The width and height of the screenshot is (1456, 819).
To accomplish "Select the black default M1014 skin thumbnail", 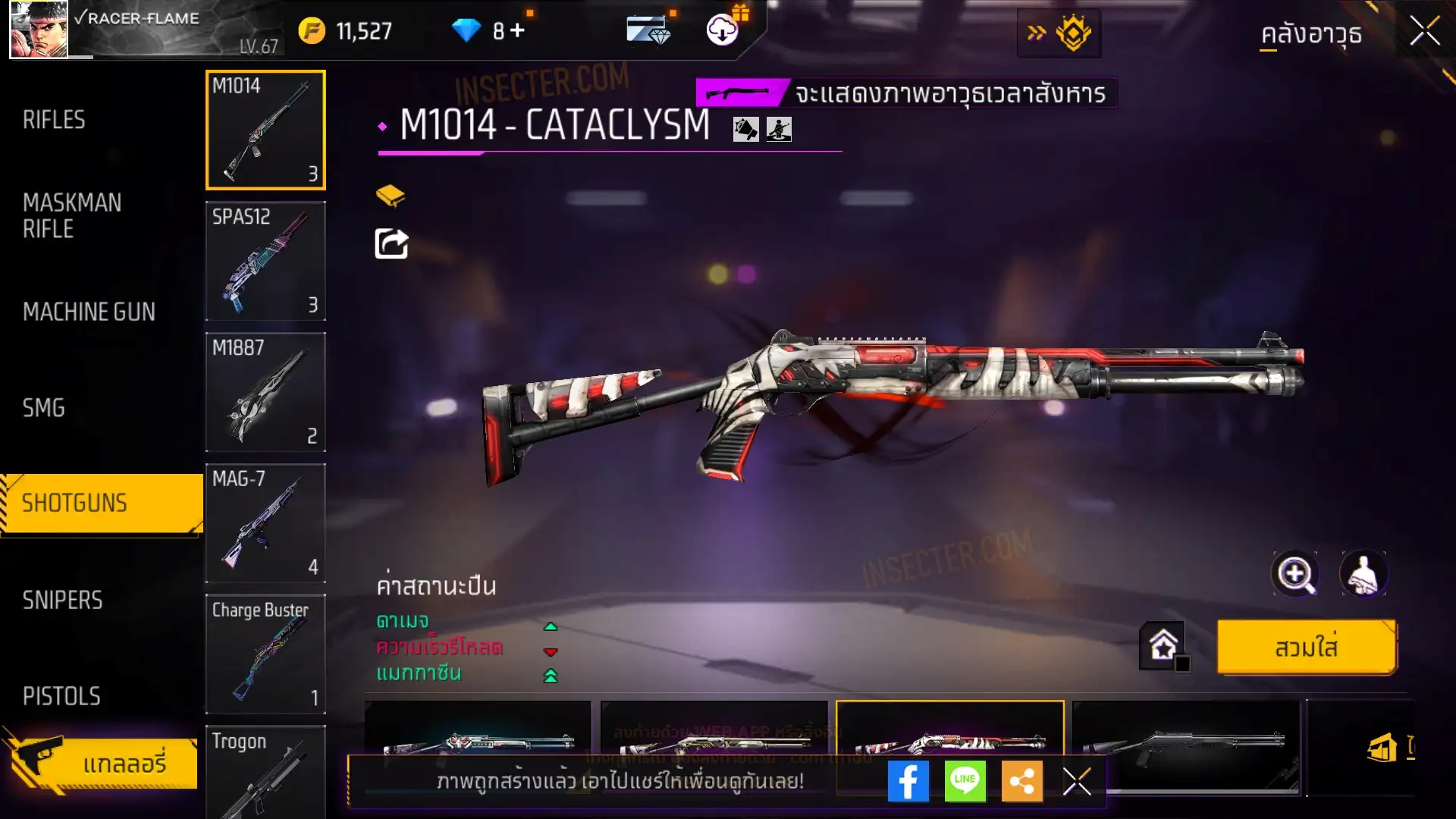I will point(1185,743).
